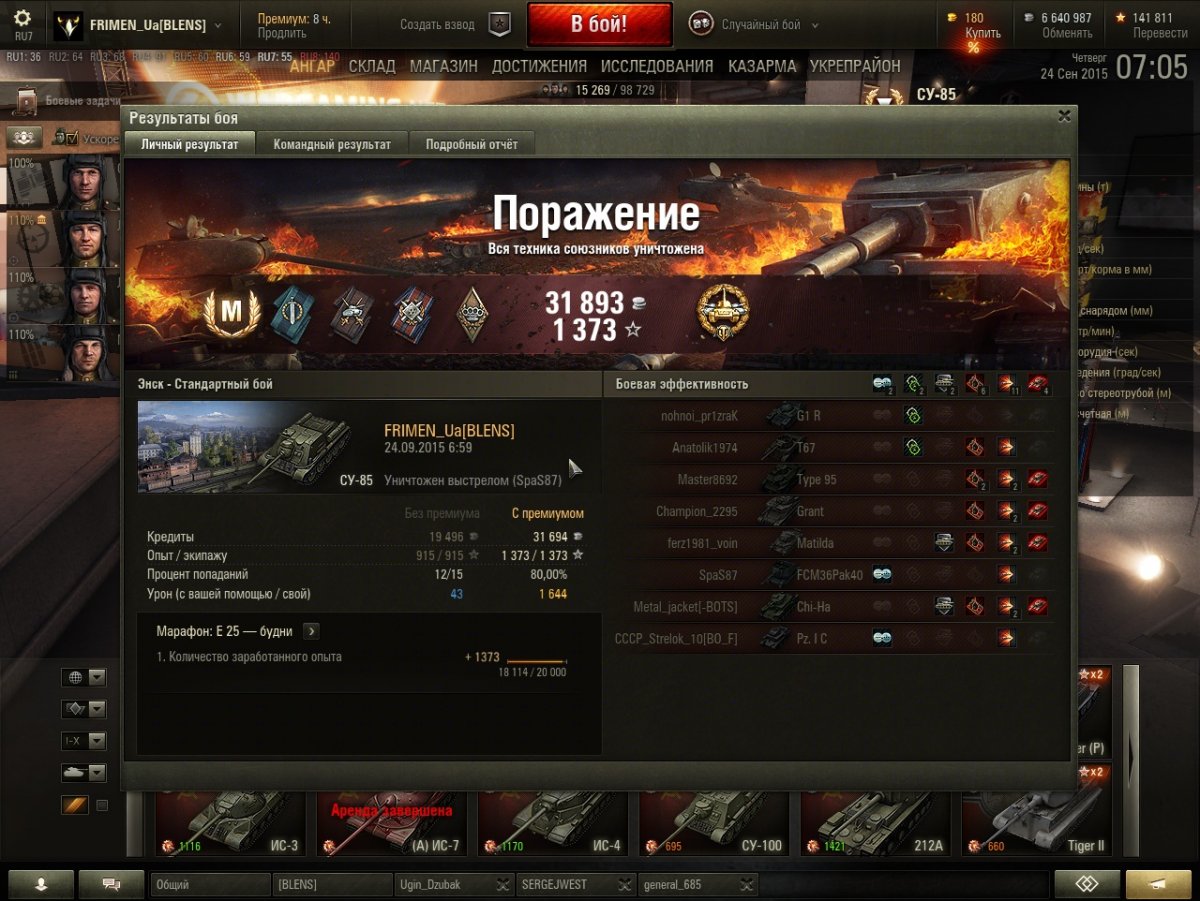1200x901 pixels.
Task: Start battle with В бой! button
Action: click(599, 25)
